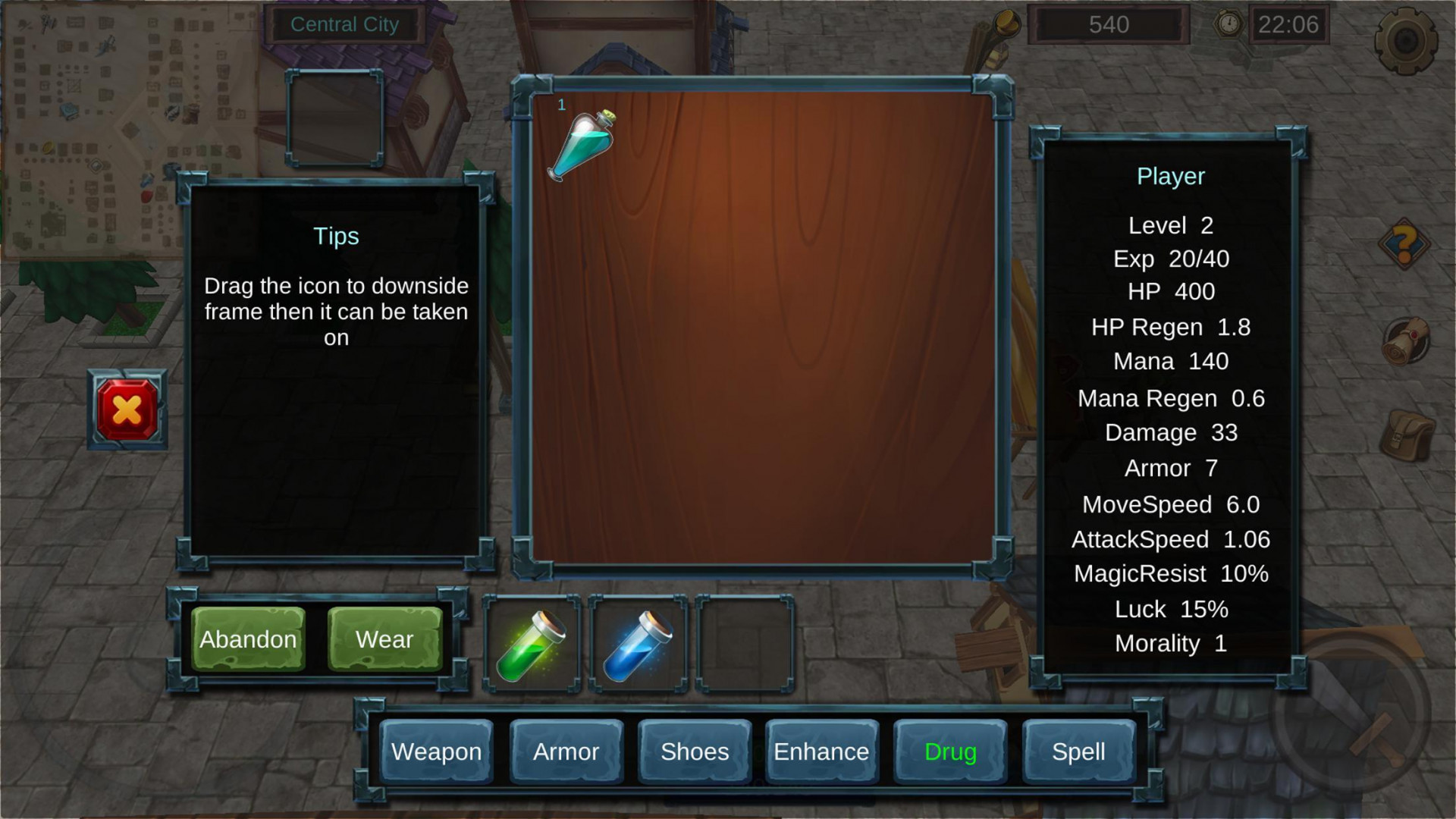Click the empty third quick slot
1456x819 pixels.
745,645
